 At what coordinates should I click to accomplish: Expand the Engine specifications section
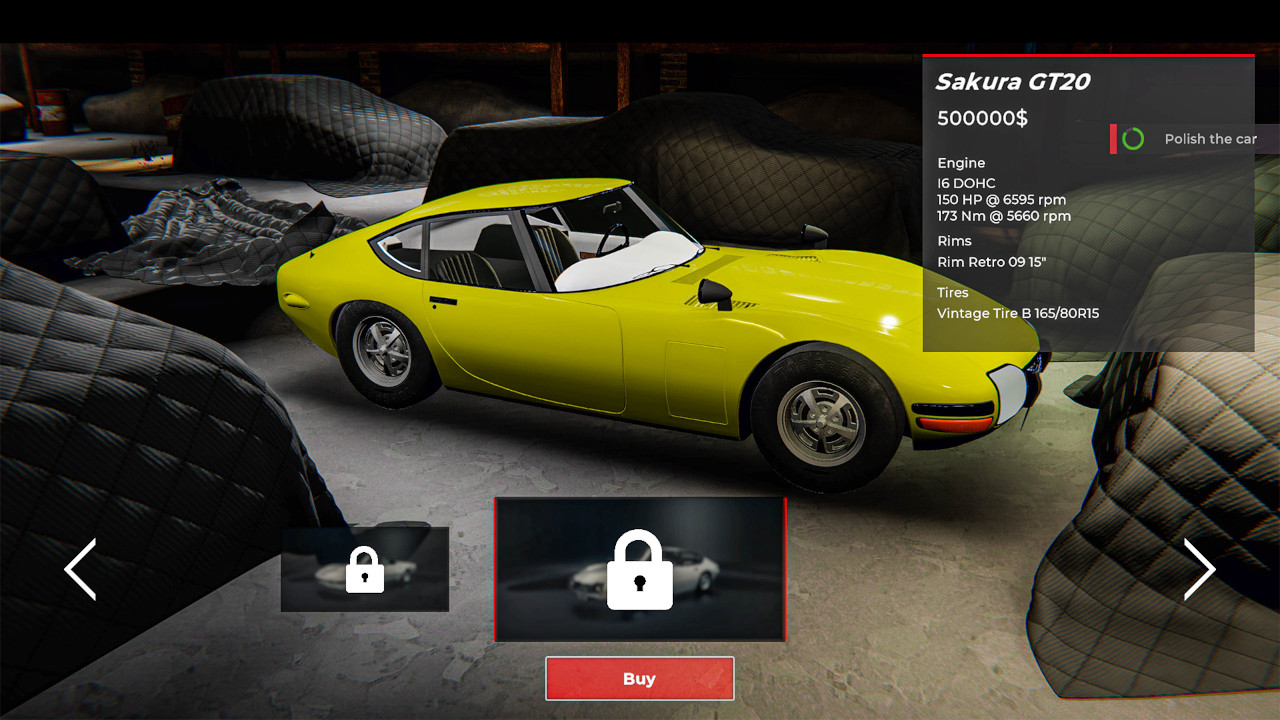pos(960,162)
